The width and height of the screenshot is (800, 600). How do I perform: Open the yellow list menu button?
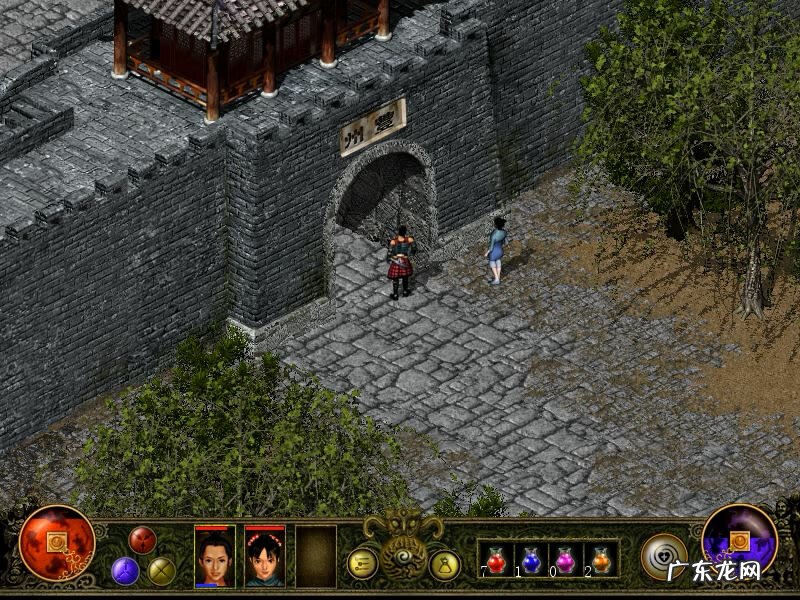pos(362,564)
